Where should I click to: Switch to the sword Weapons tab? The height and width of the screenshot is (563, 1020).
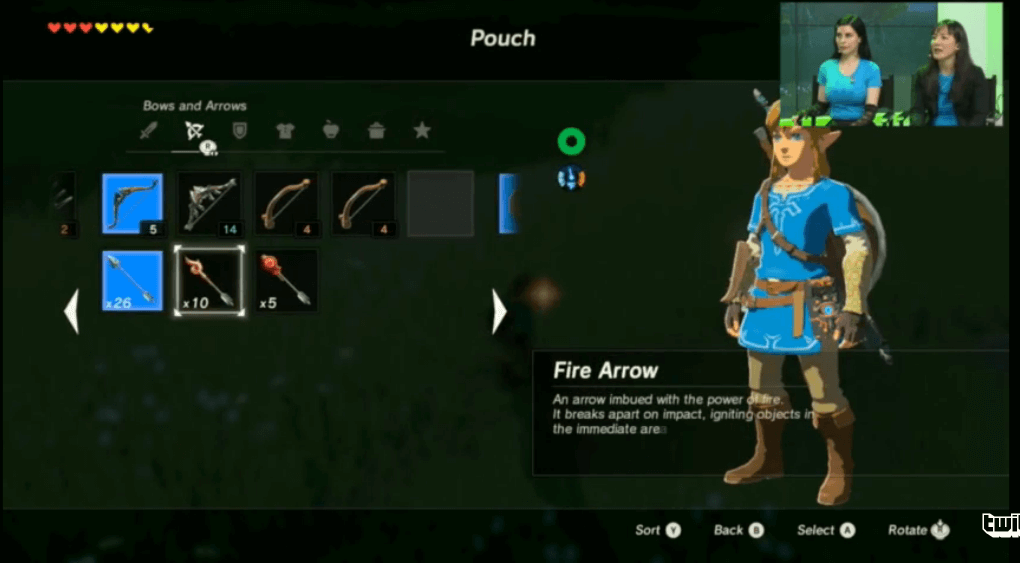tap(149, 130)
